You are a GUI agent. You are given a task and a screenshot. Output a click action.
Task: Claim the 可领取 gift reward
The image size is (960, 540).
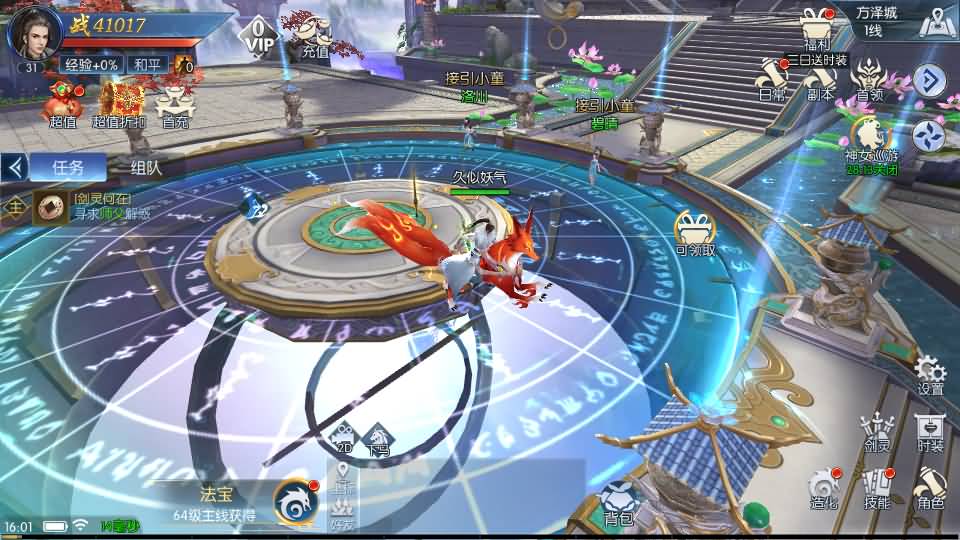pos(695,233)
